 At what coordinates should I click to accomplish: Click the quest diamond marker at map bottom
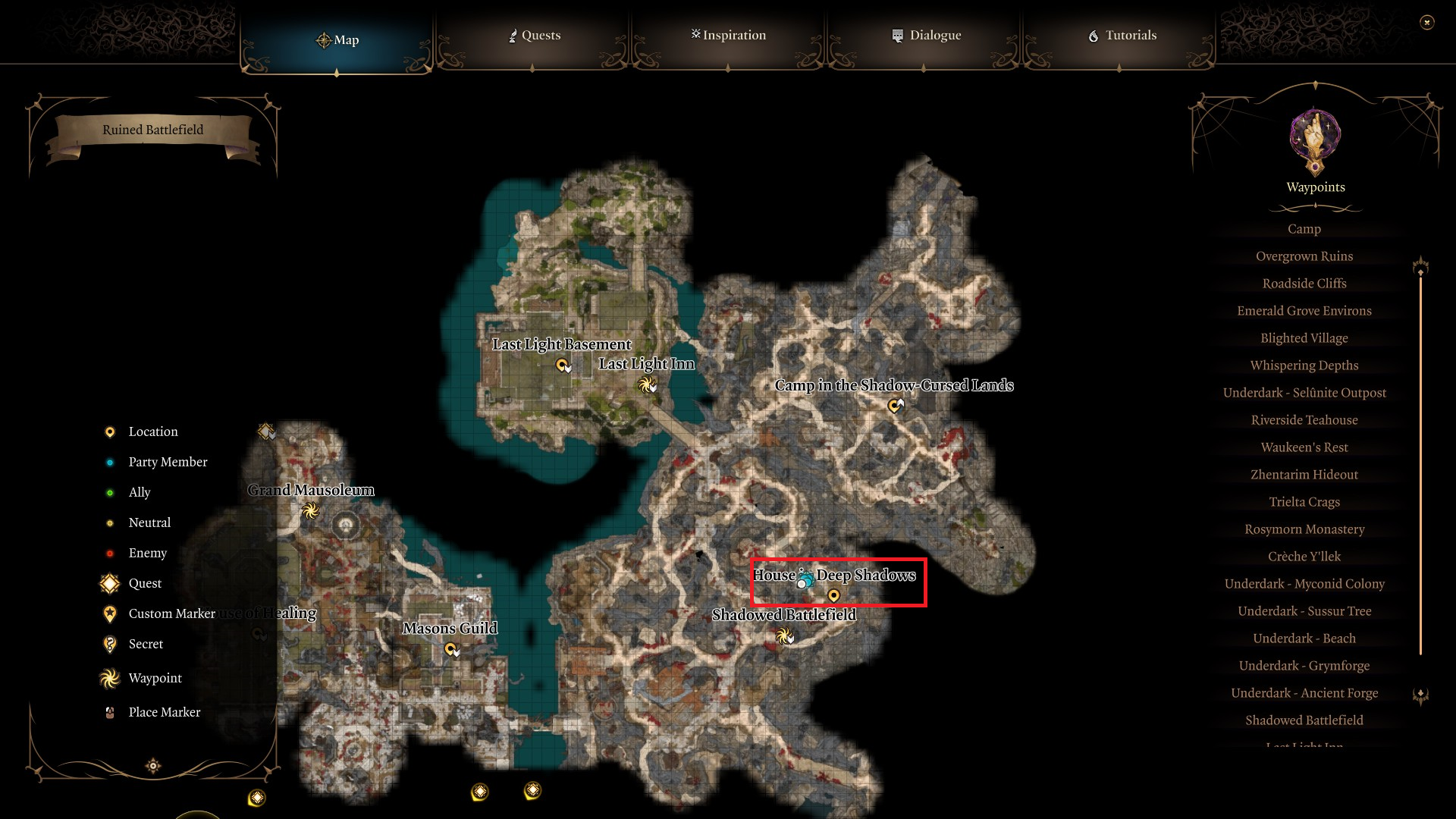(x=480, y=793)
